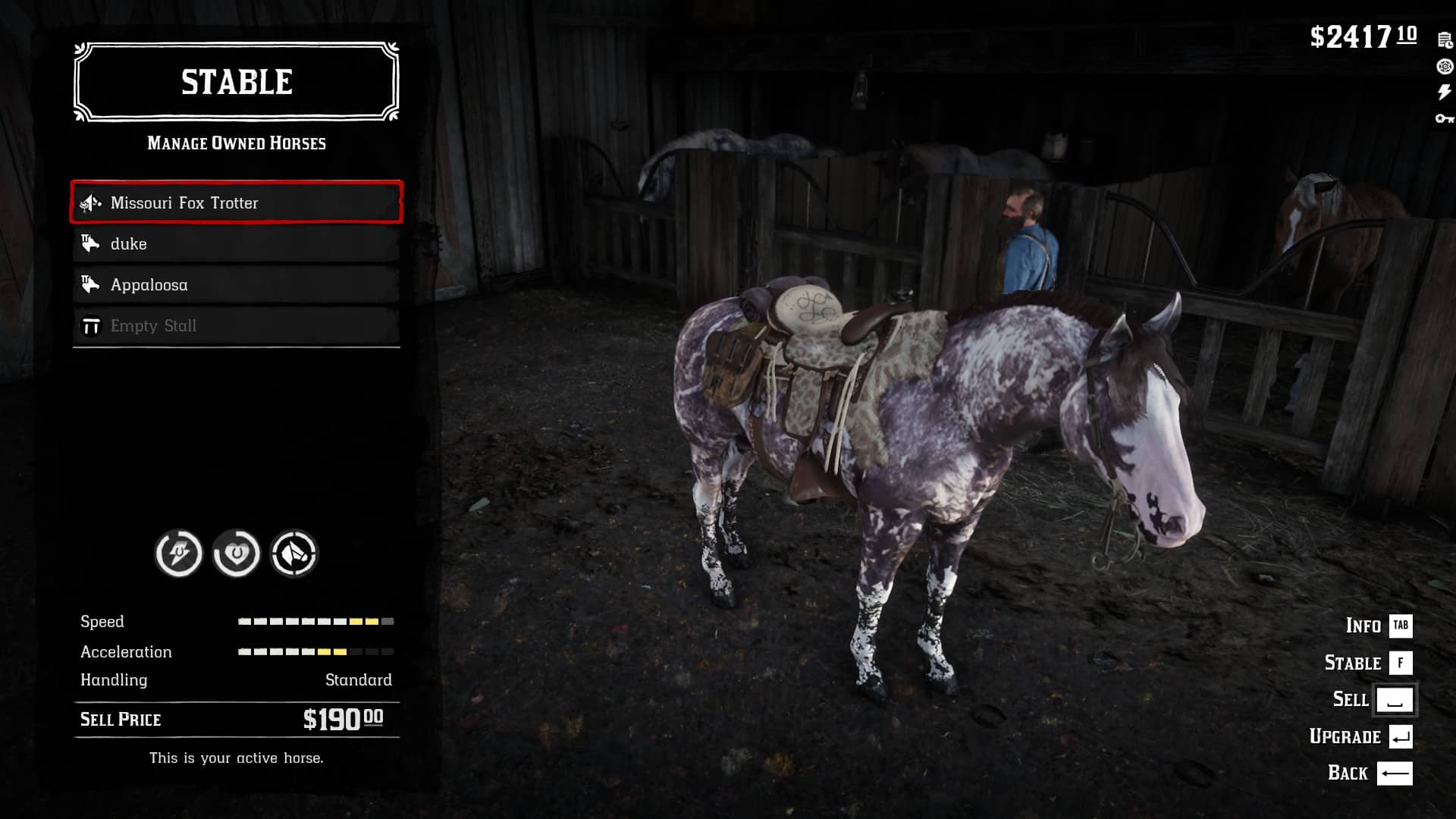Screen dimensions: 1456x819
Task: Switch selection to the Missouri Fox Trotter
Action: click(235, 202)
